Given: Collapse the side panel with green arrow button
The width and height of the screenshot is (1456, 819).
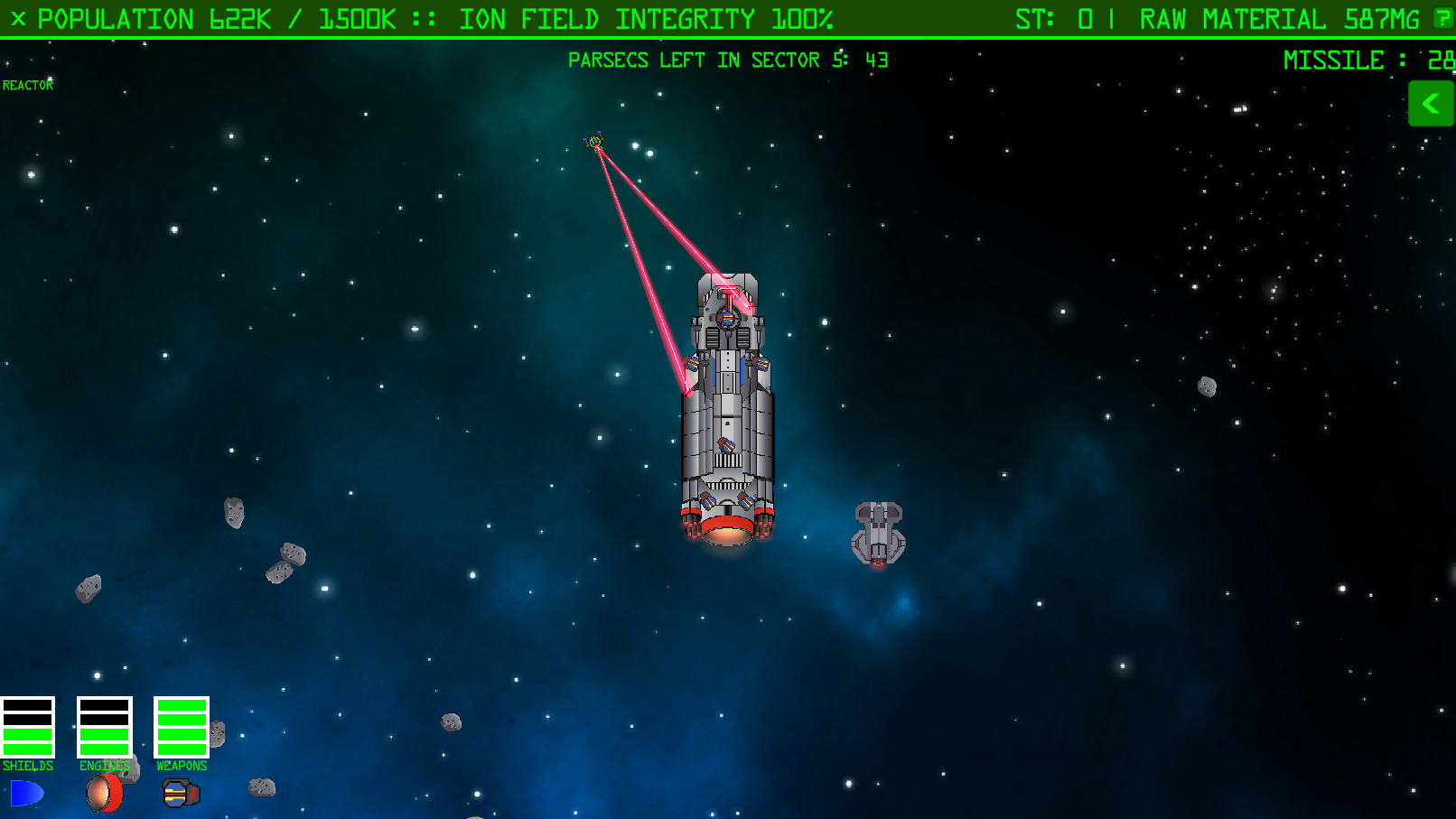Looking at the screenshot, I should (x=1431, y=103).
